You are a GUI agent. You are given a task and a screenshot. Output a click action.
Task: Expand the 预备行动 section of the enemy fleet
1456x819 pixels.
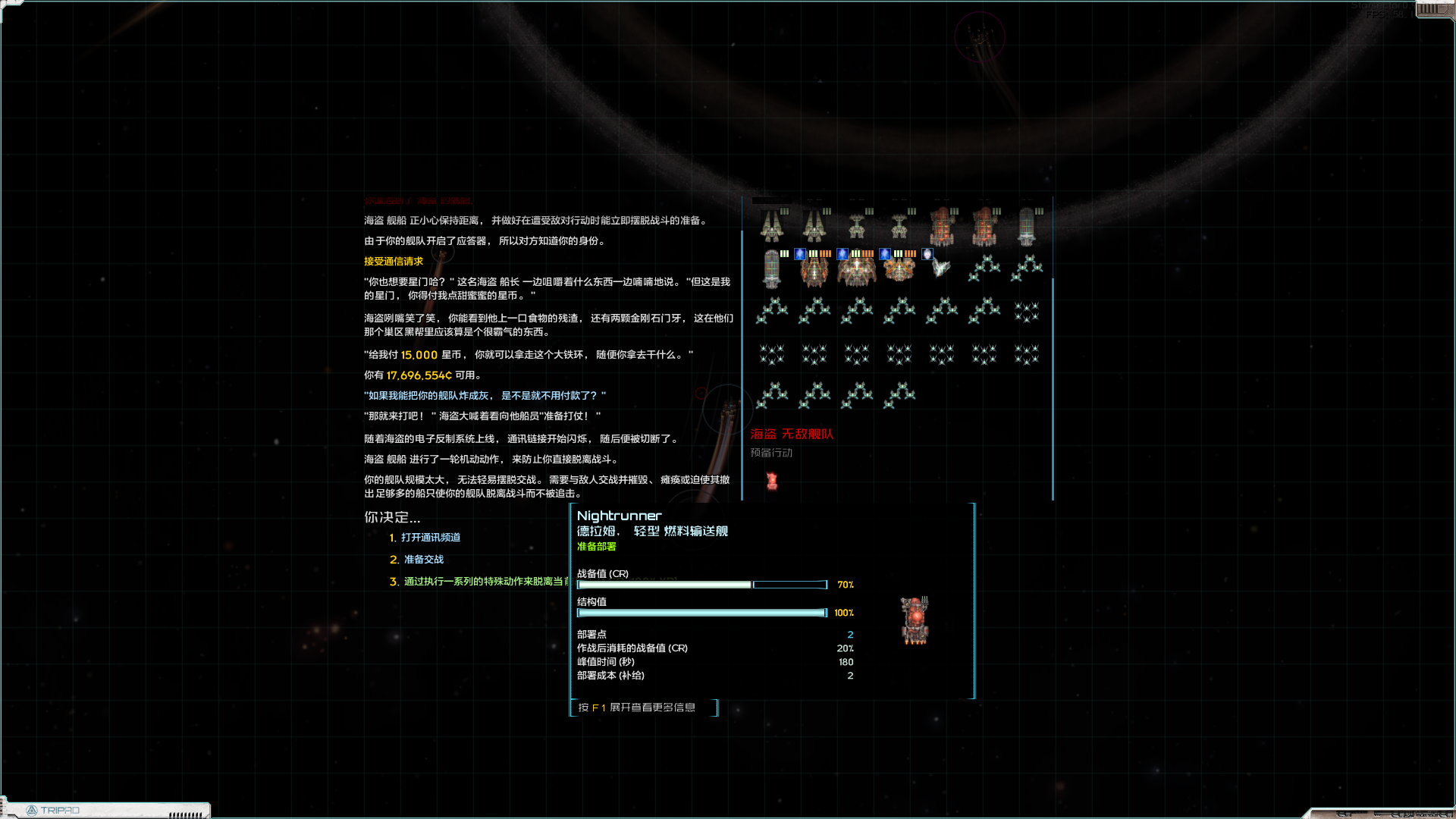770,453
